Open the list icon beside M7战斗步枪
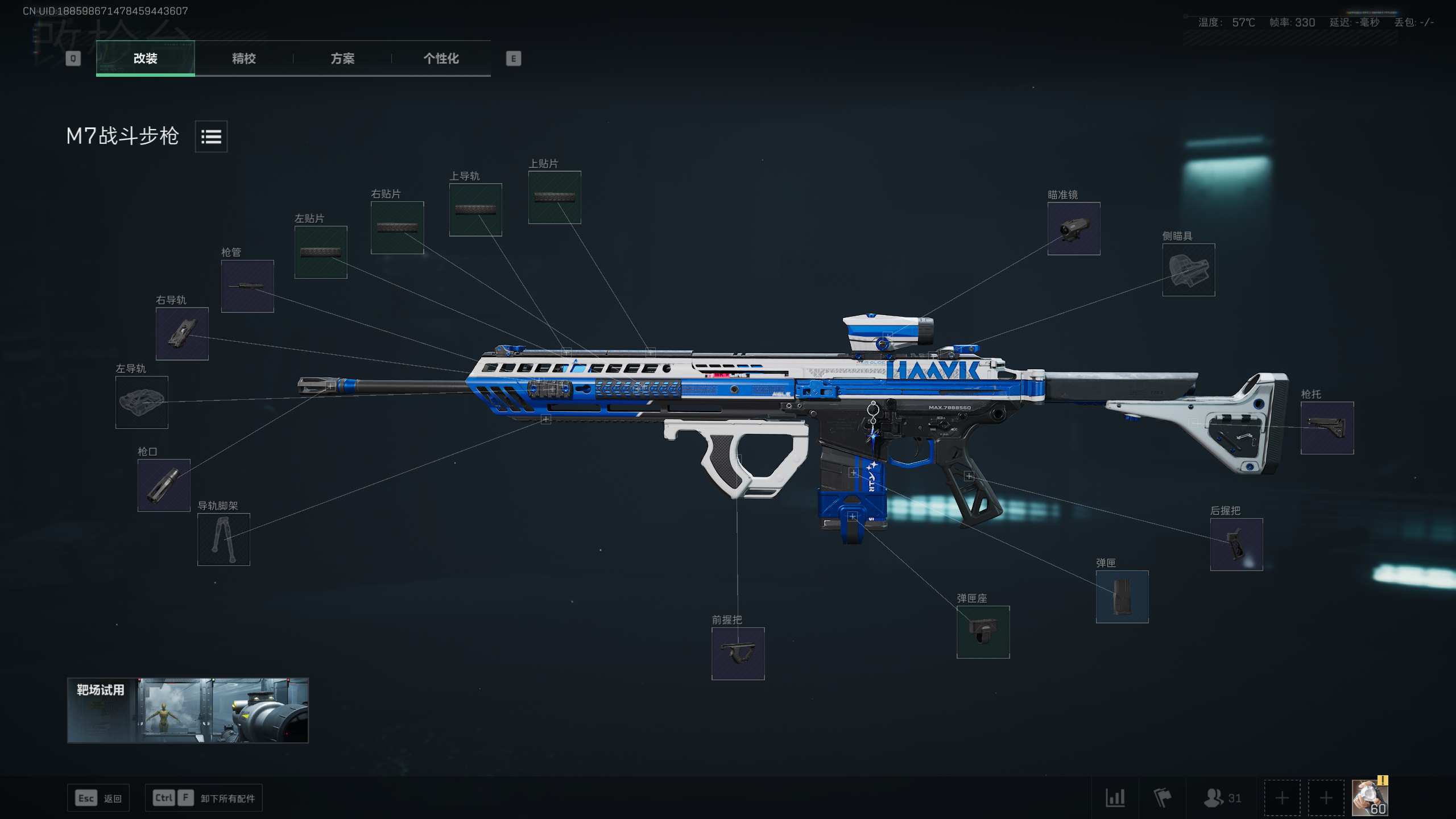This screenshot has height=819, width=1456. point(211,136)
